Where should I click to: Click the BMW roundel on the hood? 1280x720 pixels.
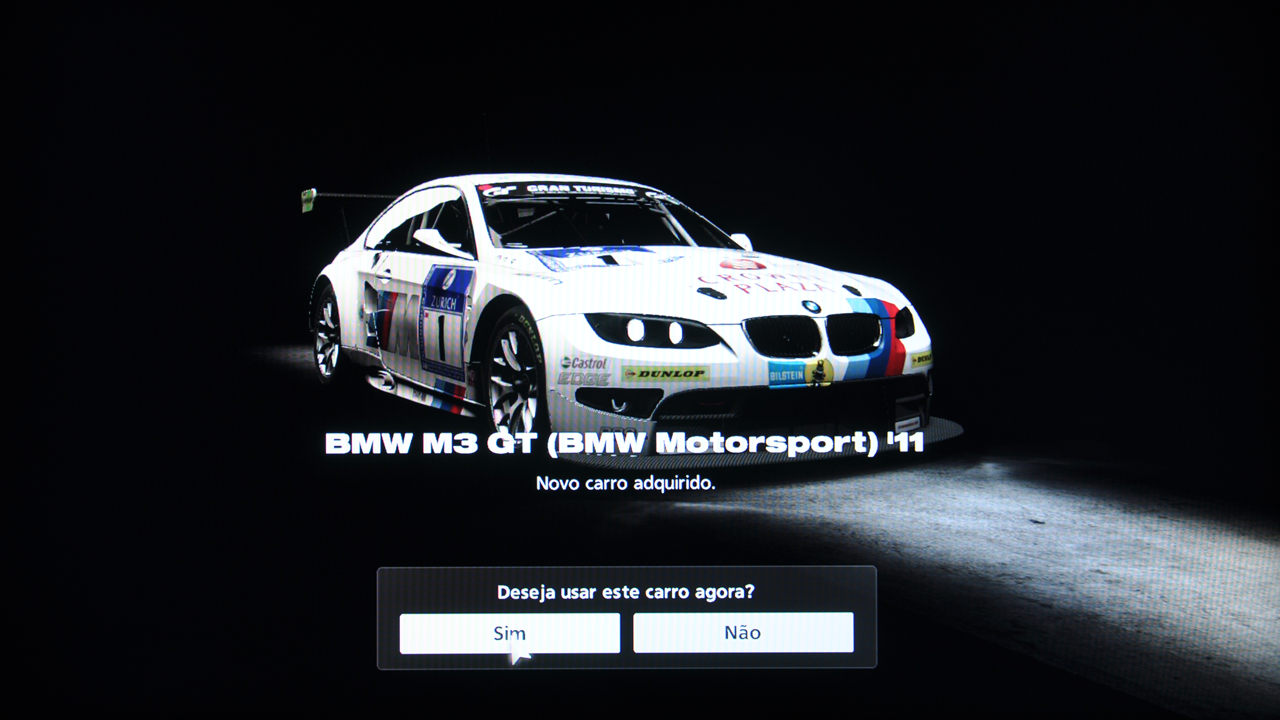click(x=811, y=305)
